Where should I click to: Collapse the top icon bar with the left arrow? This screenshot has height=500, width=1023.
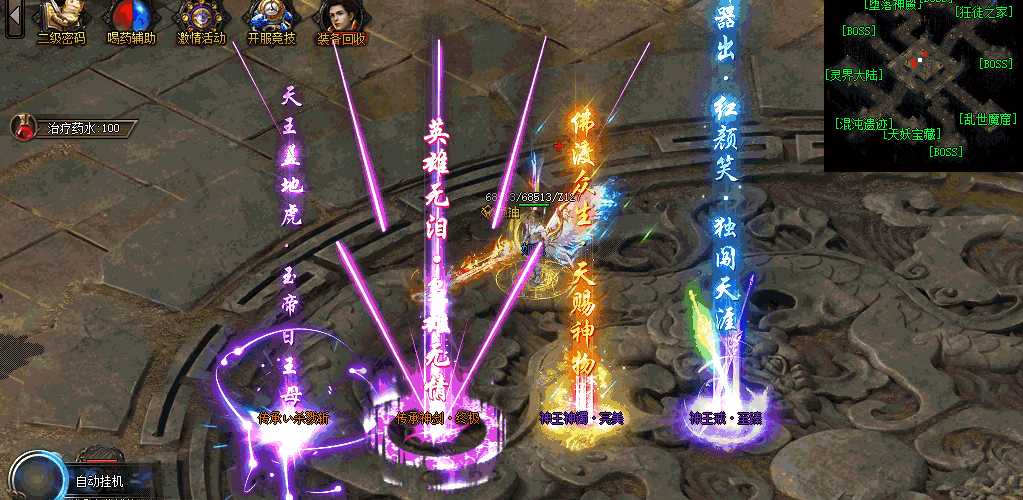13,18
